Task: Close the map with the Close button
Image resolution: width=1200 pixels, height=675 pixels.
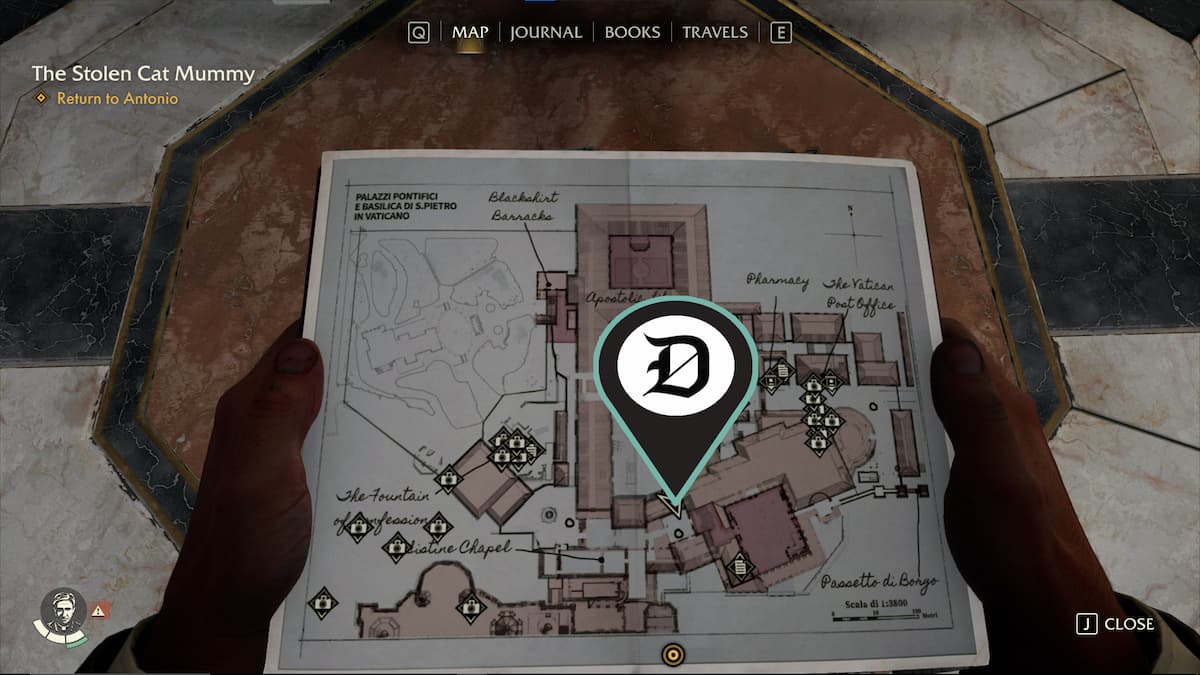Action: (1116, 624)
